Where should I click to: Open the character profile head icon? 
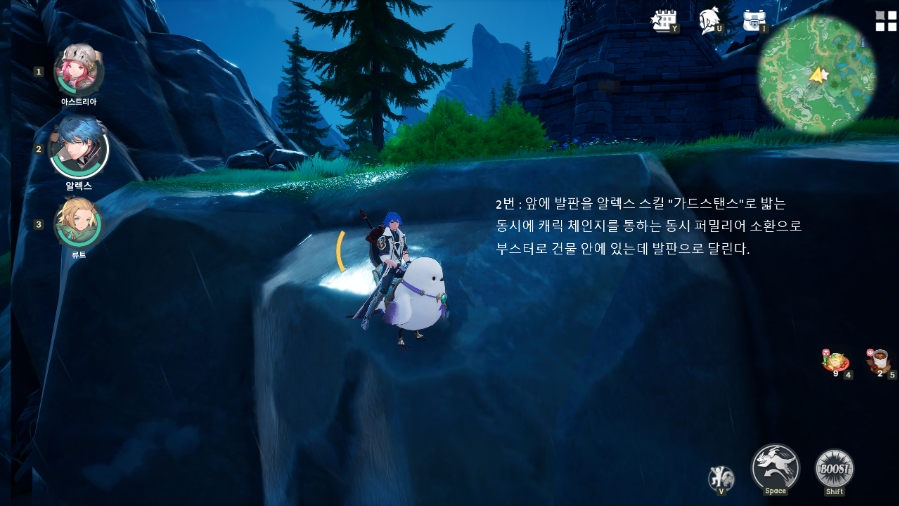pyautogui.click(x=709, y=20)
